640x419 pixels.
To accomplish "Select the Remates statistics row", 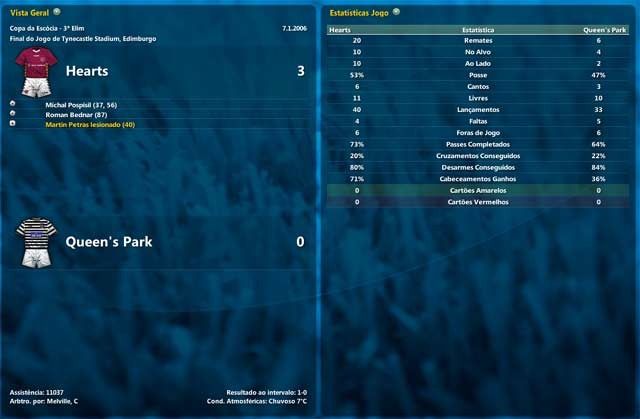I will pyautogui.click(x=477, y=41).
